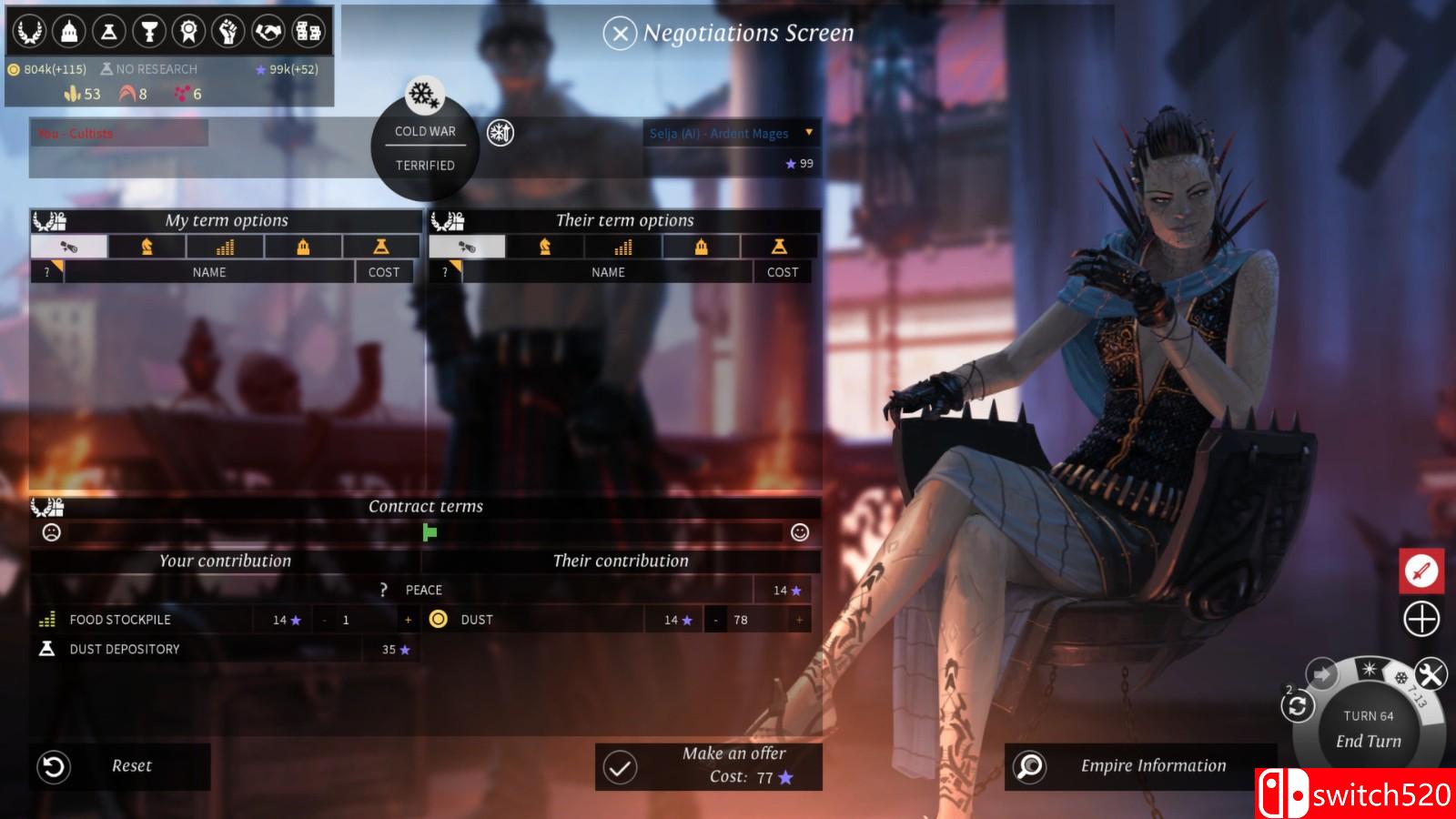Select flask tab in Their term options
The height and width of the screenshot is (819, 1456).
(x=779, y=247)
